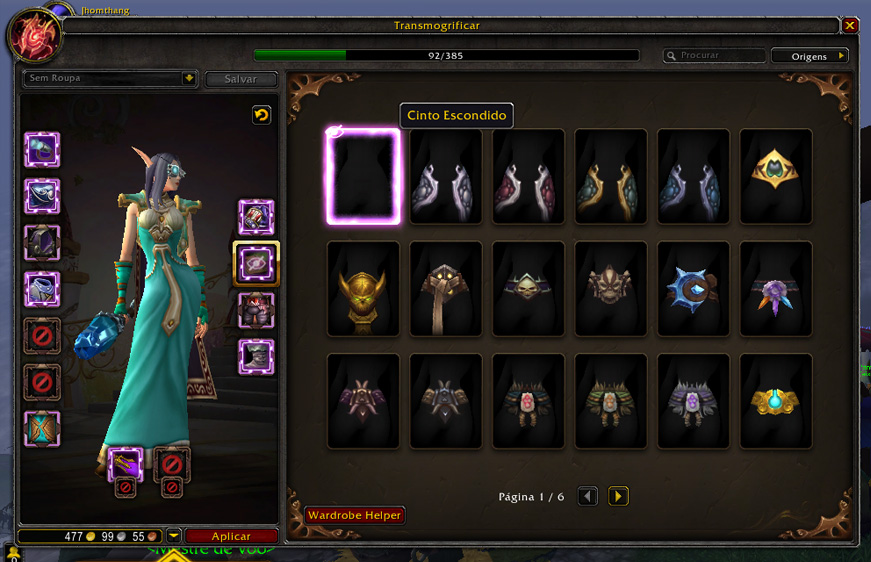This screenshot has width=871, height=562.
Task: Open the money denomination dropdown arrow
Action: [x=174, y=536]
